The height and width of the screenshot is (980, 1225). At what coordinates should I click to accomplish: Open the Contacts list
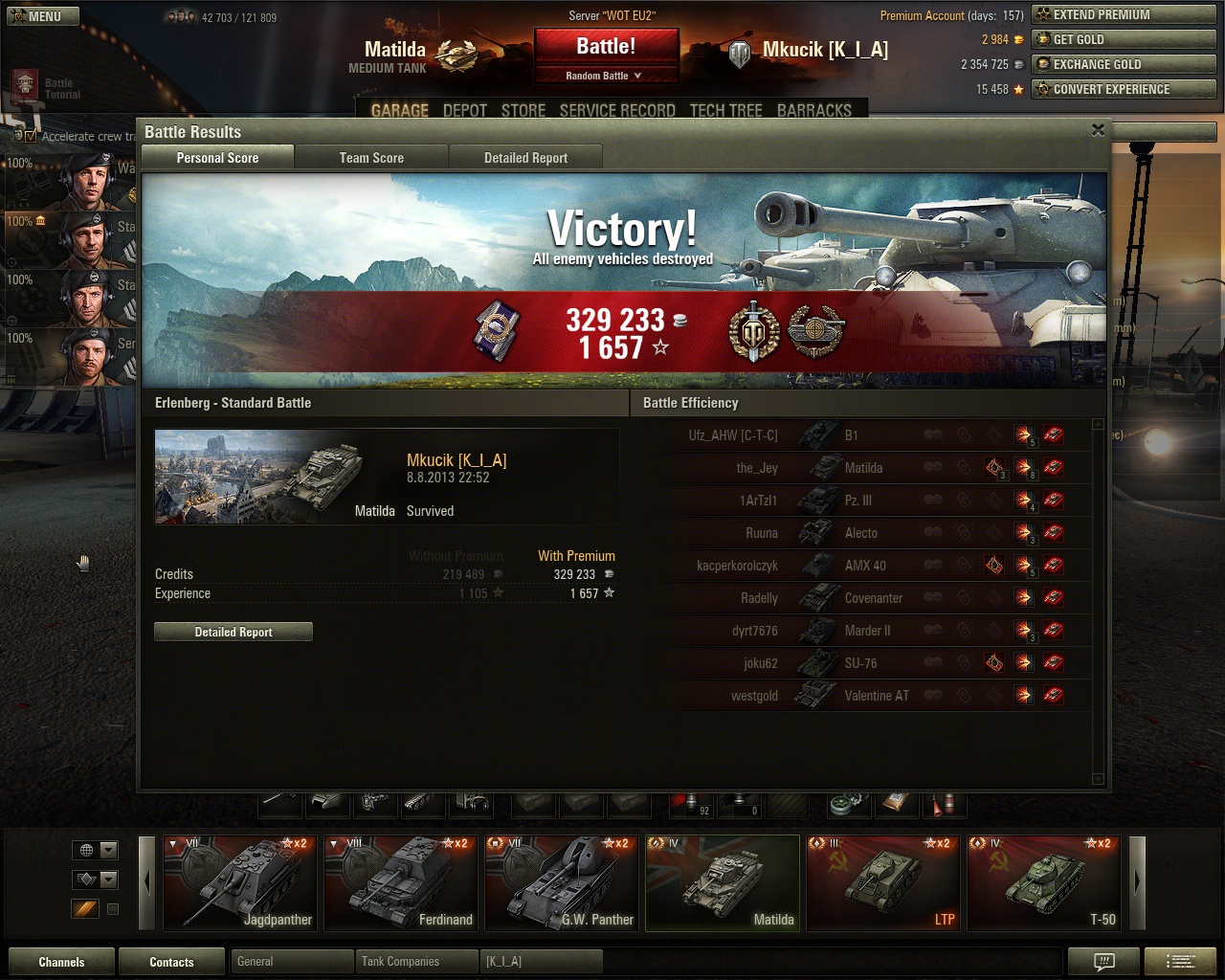pyautogui.click(x=171, y=962)
